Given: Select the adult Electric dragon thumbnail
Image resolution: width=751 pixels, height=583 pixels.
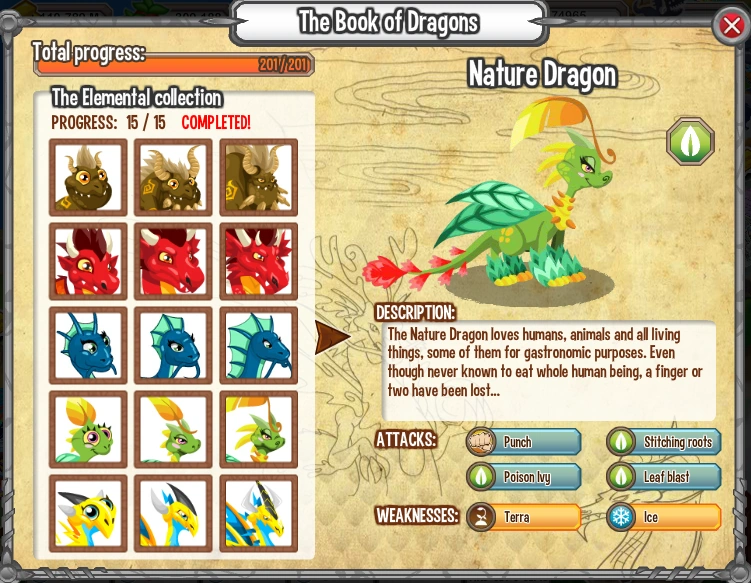Looking at the screenshot, I should (x=258, y=513).
